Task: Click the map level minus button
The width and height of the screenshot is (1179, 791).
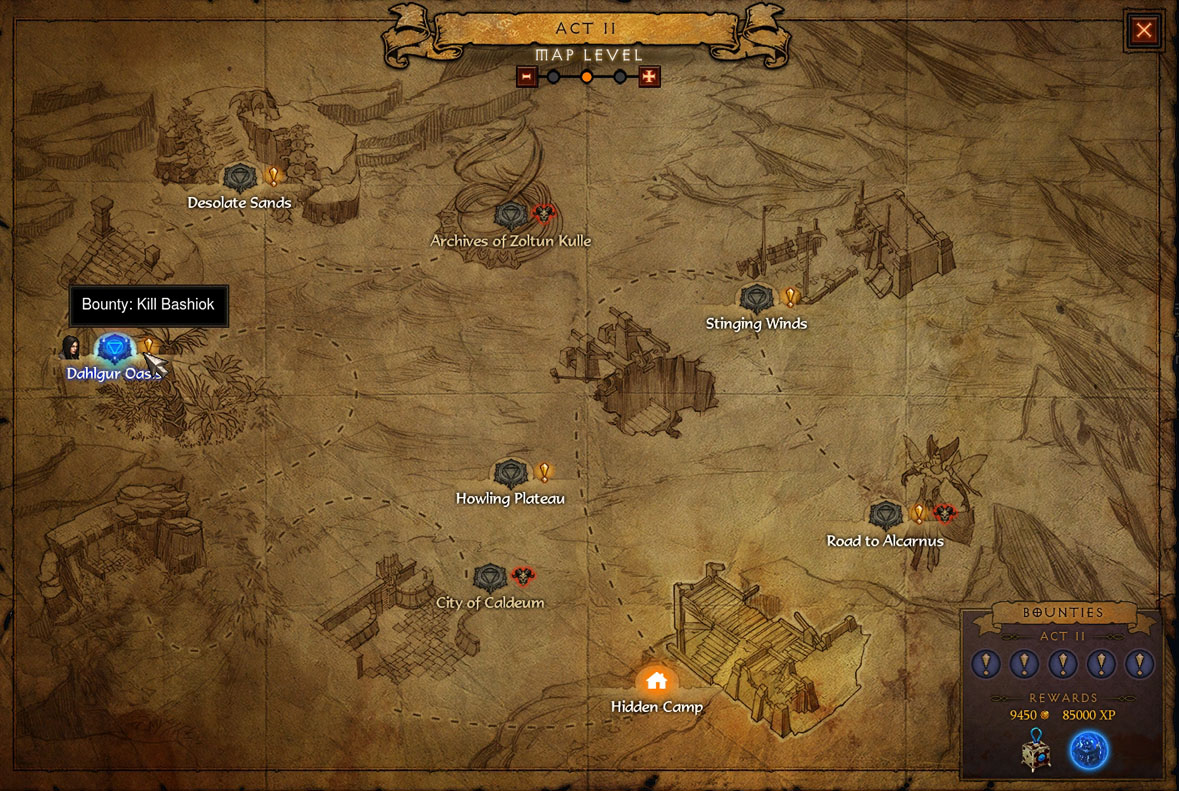Action: (527, 77)
